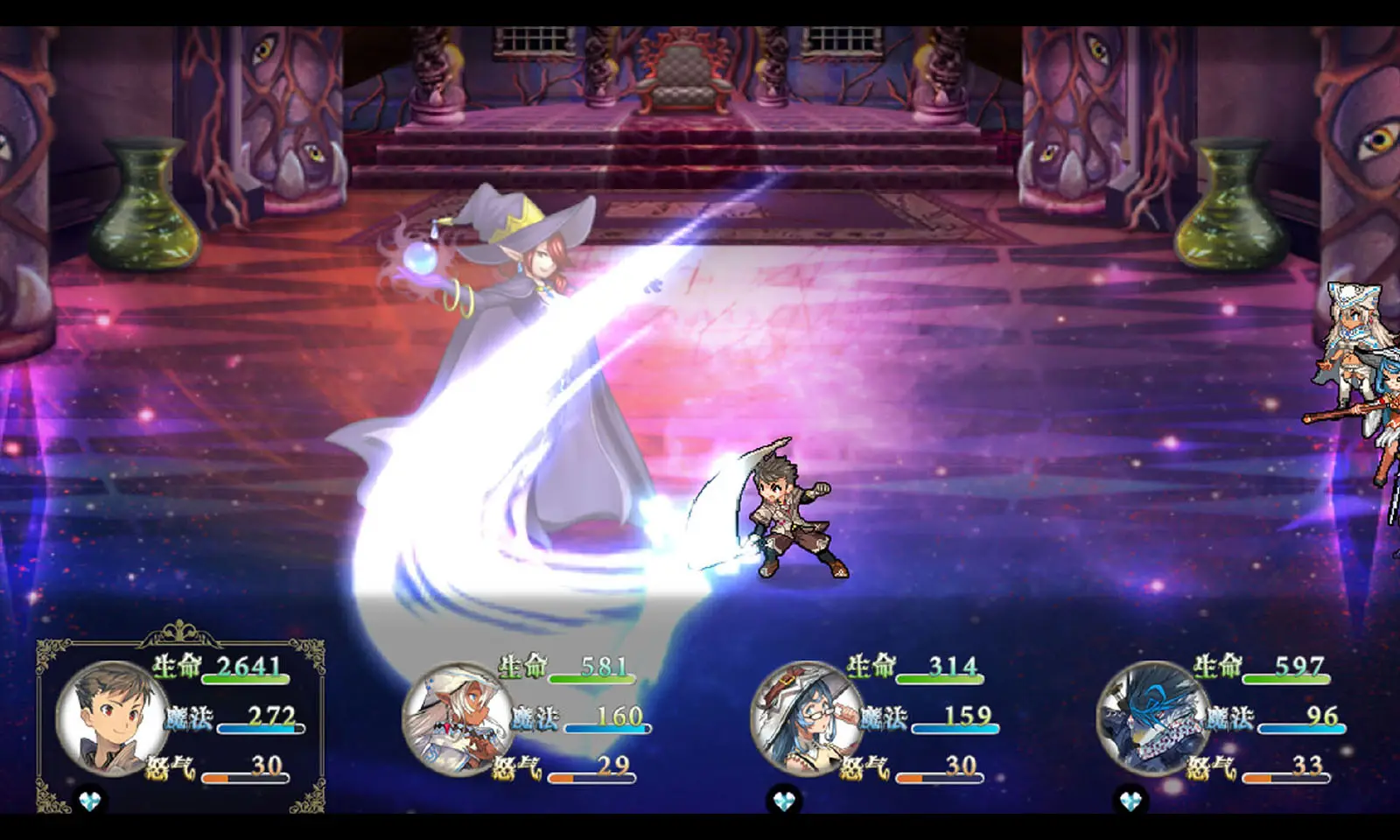Click the gem icon under the masked fighter
Viewport: 1400px width, 840px height.
tap(1130, 800)
